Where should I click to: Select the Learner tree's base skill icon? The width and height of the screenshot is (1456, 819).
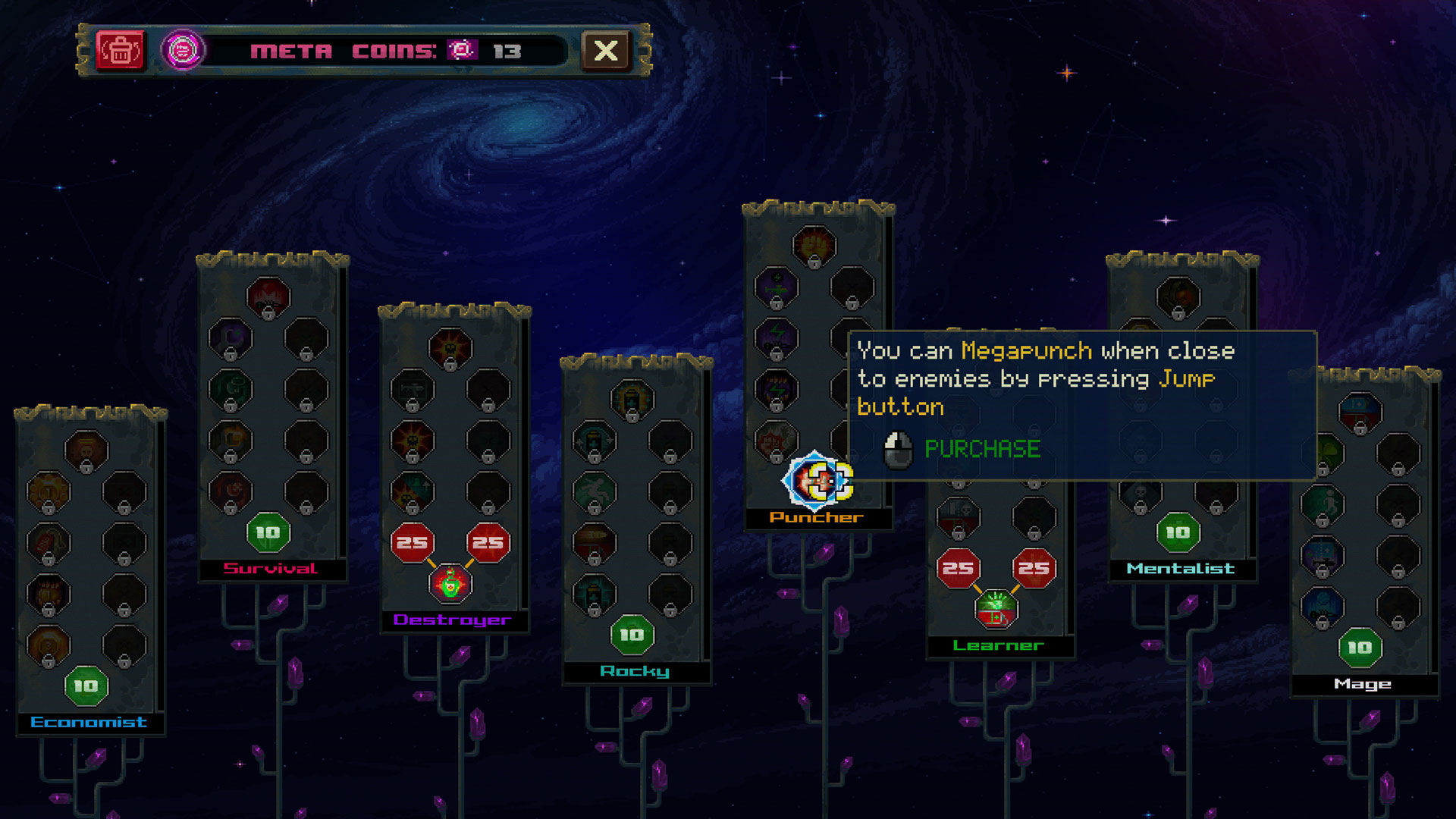tap(996, 609)
